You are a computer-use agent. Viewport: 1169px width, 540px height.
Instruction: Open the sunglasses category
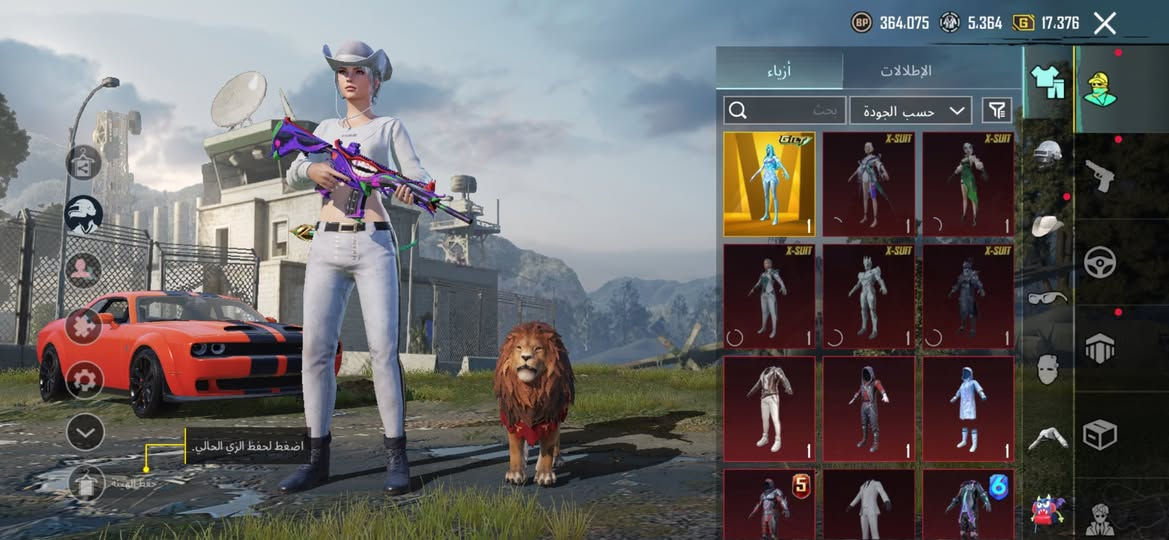[x=1047, y=297]
